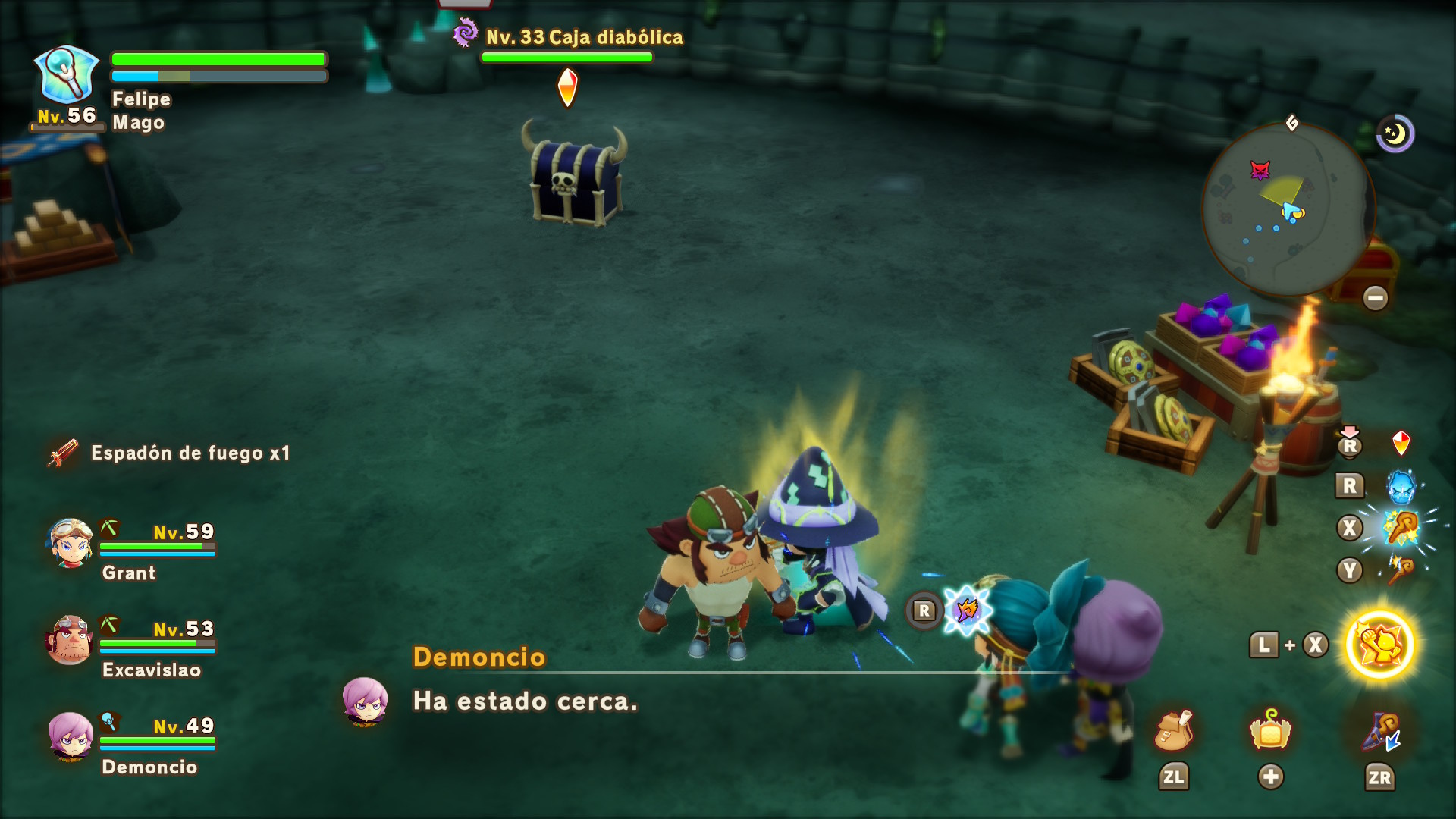Open the circular minimap
Screen dimensions: 1456x819
point(1288,209)
